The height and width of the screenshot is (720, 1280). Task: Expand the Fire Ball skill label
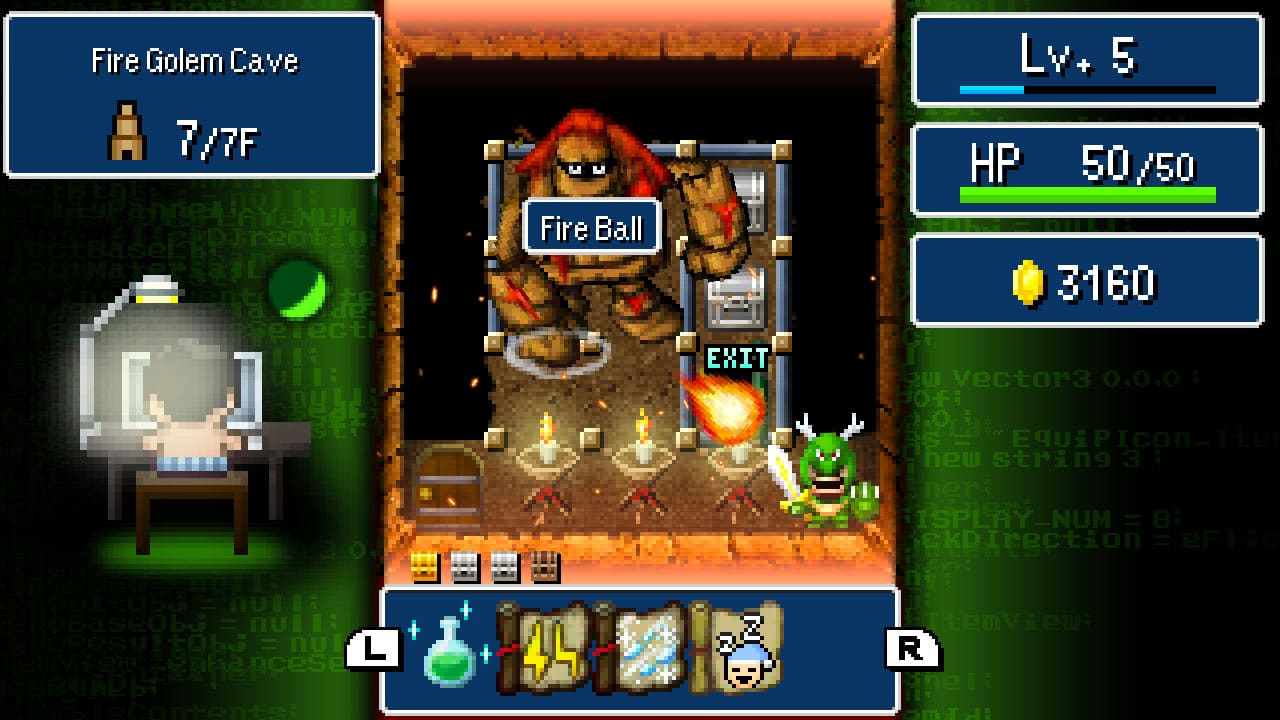point(591,227)
